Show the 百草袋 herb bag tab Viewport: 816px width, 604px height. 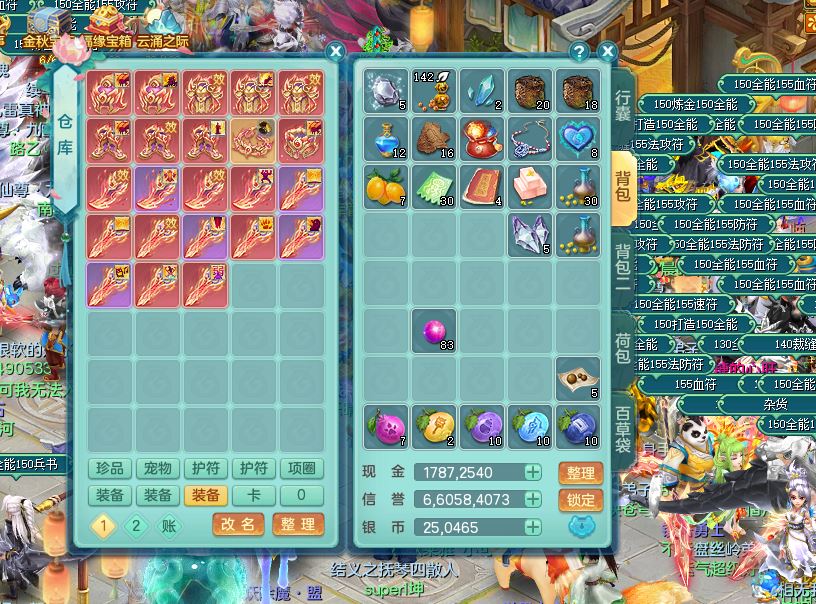(x=623, y=430)
